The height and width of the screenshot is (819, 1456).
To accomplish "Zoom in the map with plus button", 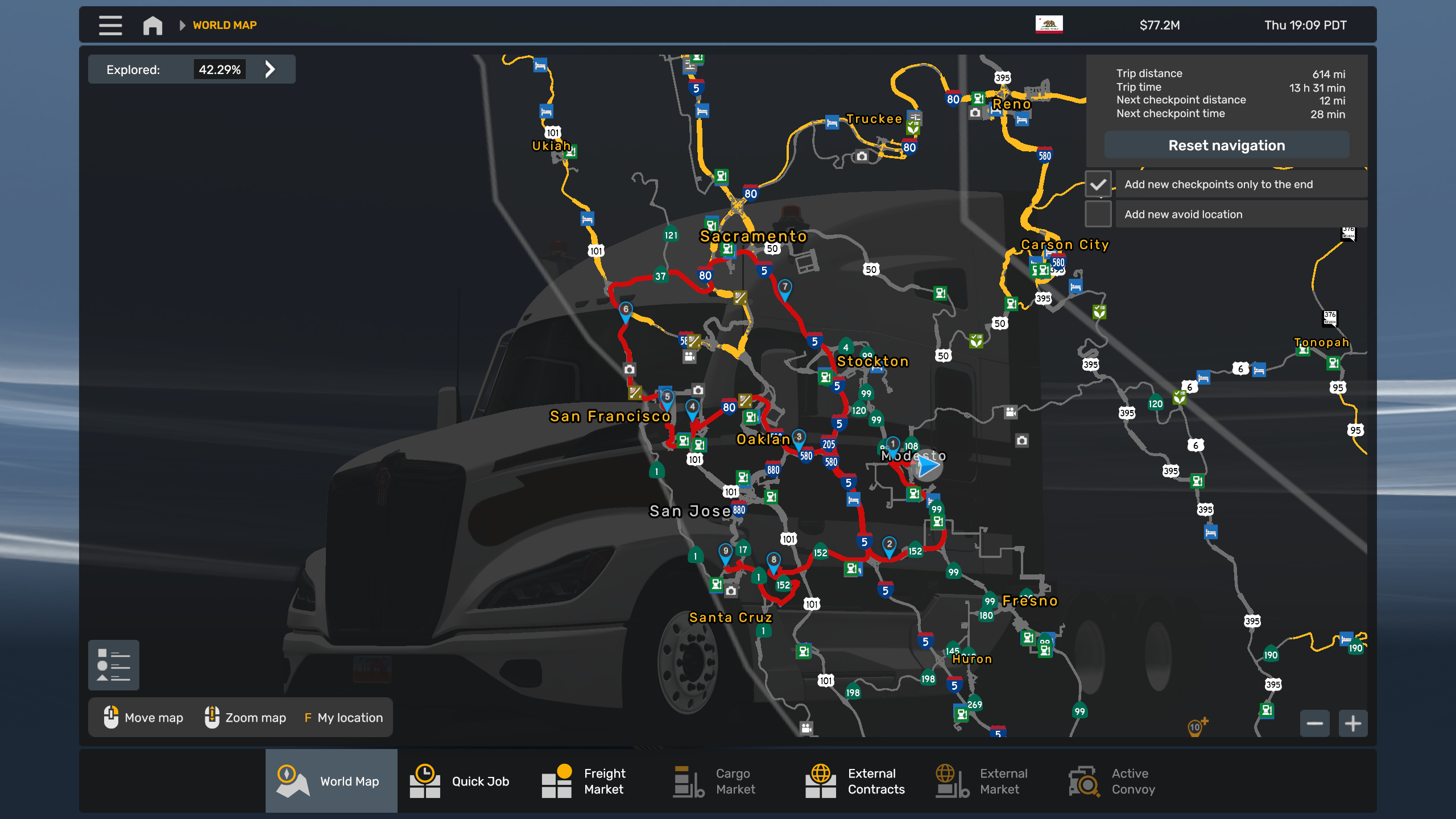I will click(1352, 723).
